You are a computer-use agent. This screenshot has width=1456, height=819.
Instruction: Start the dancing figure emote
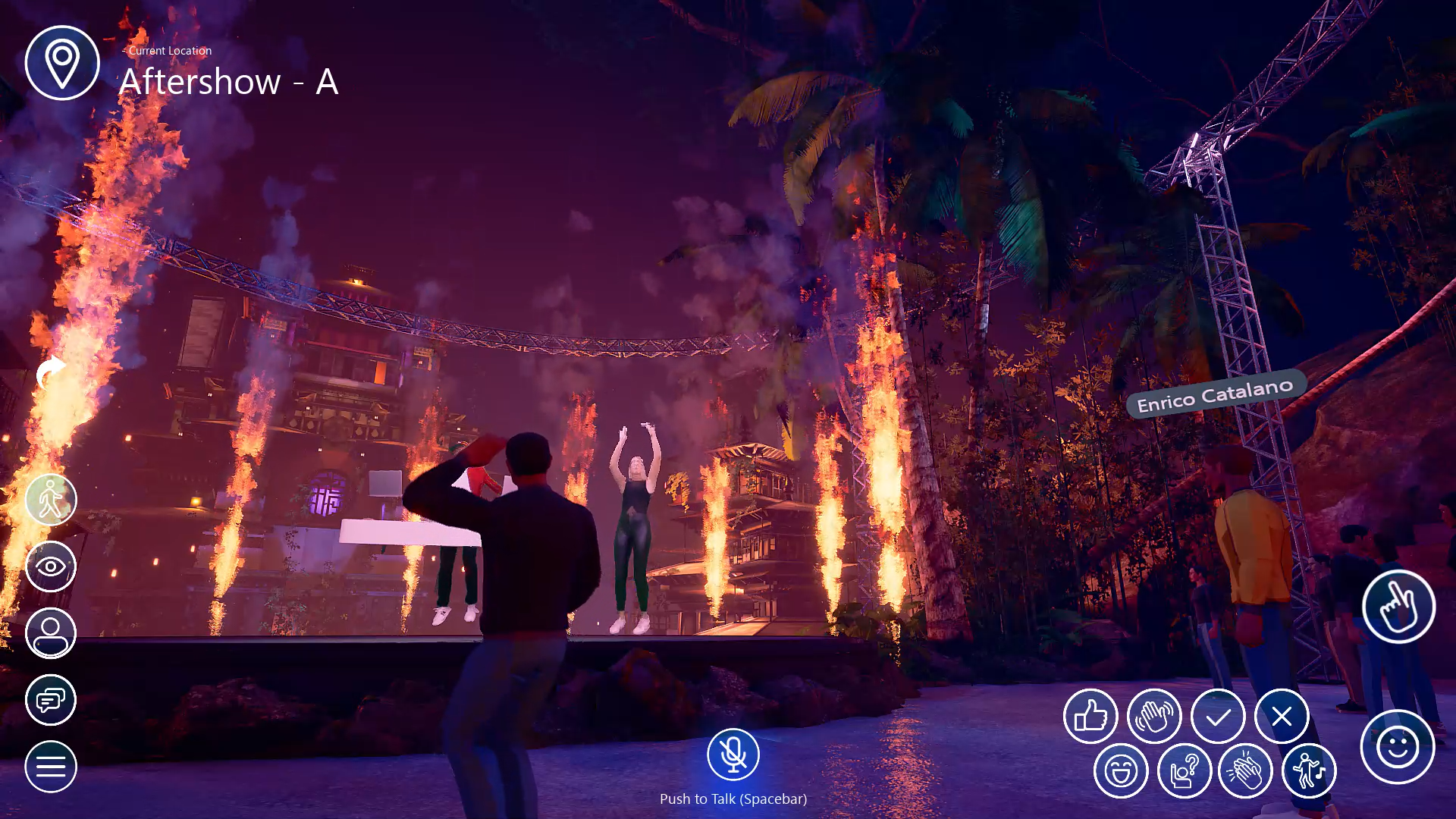coord(1309,771)
